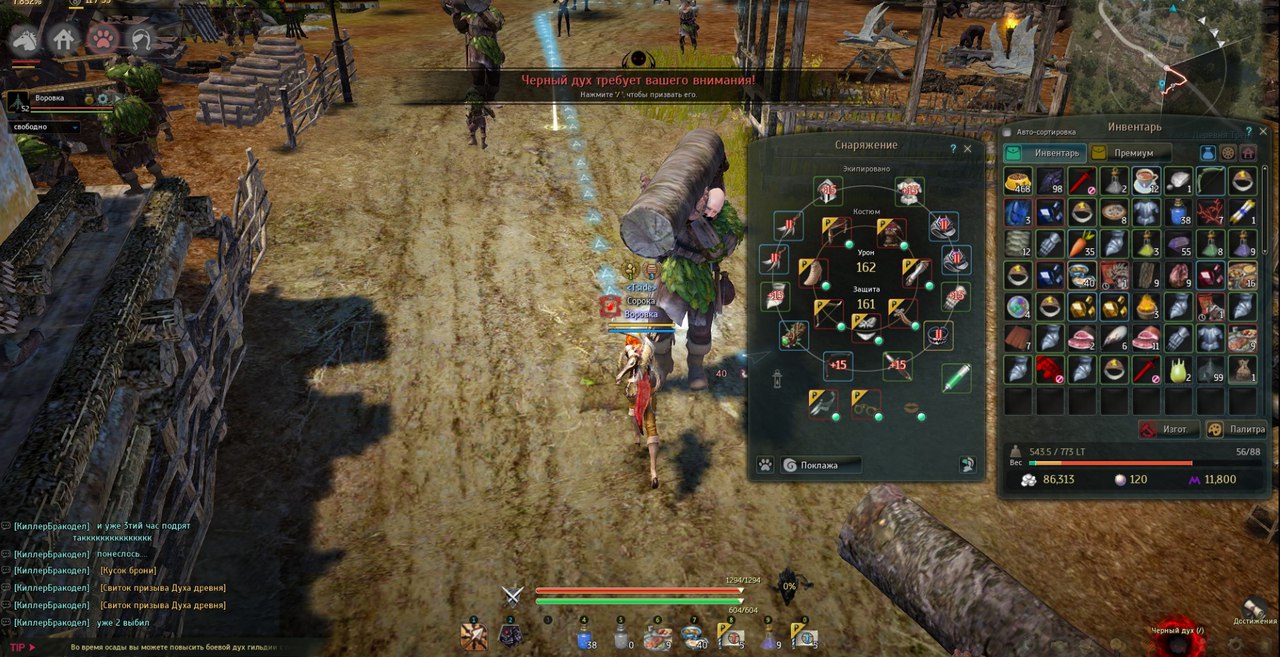Pick the cup of tea item
This screenshot has width=1280, height=657.
click(x=1148, y=181)
